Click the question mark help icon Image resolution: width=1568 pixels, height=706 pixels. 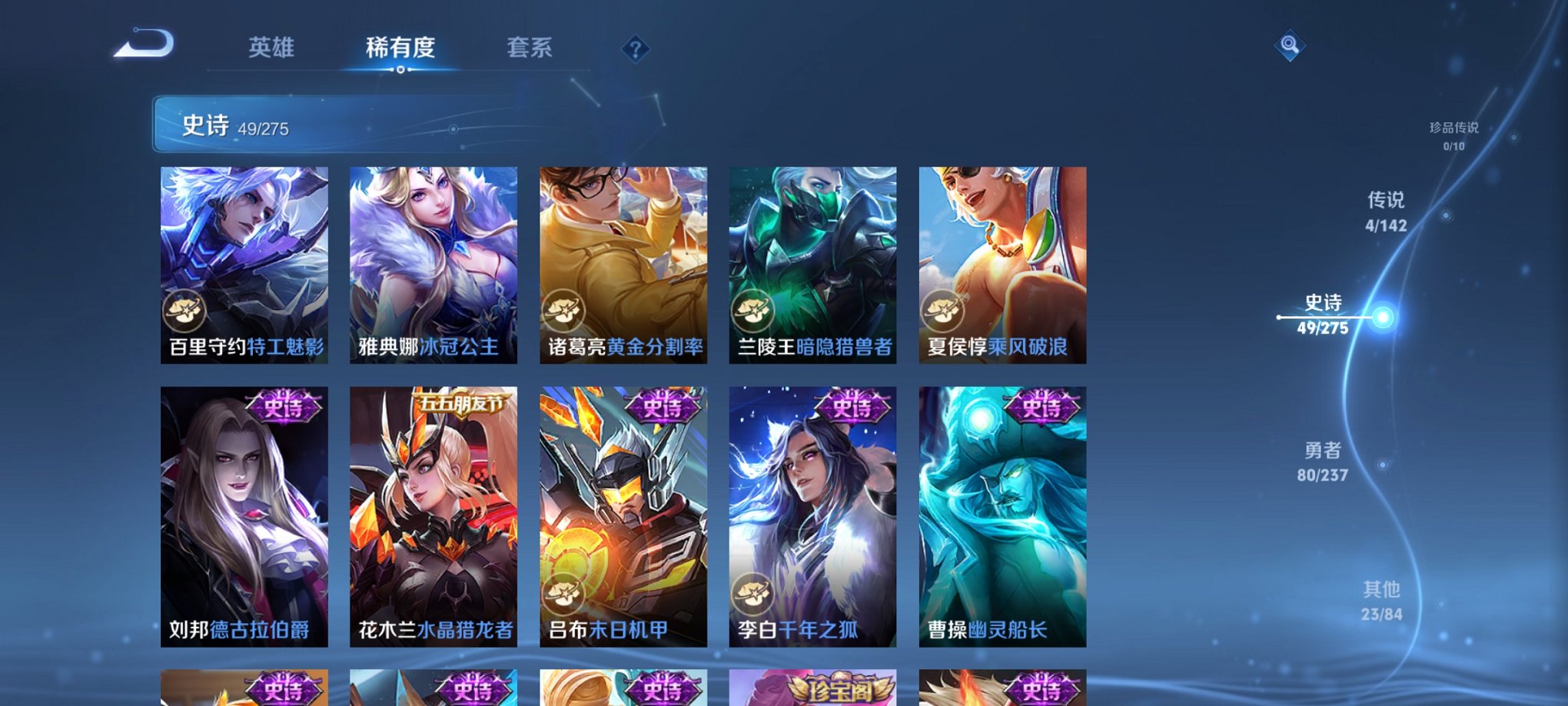[x=633, y=49]
